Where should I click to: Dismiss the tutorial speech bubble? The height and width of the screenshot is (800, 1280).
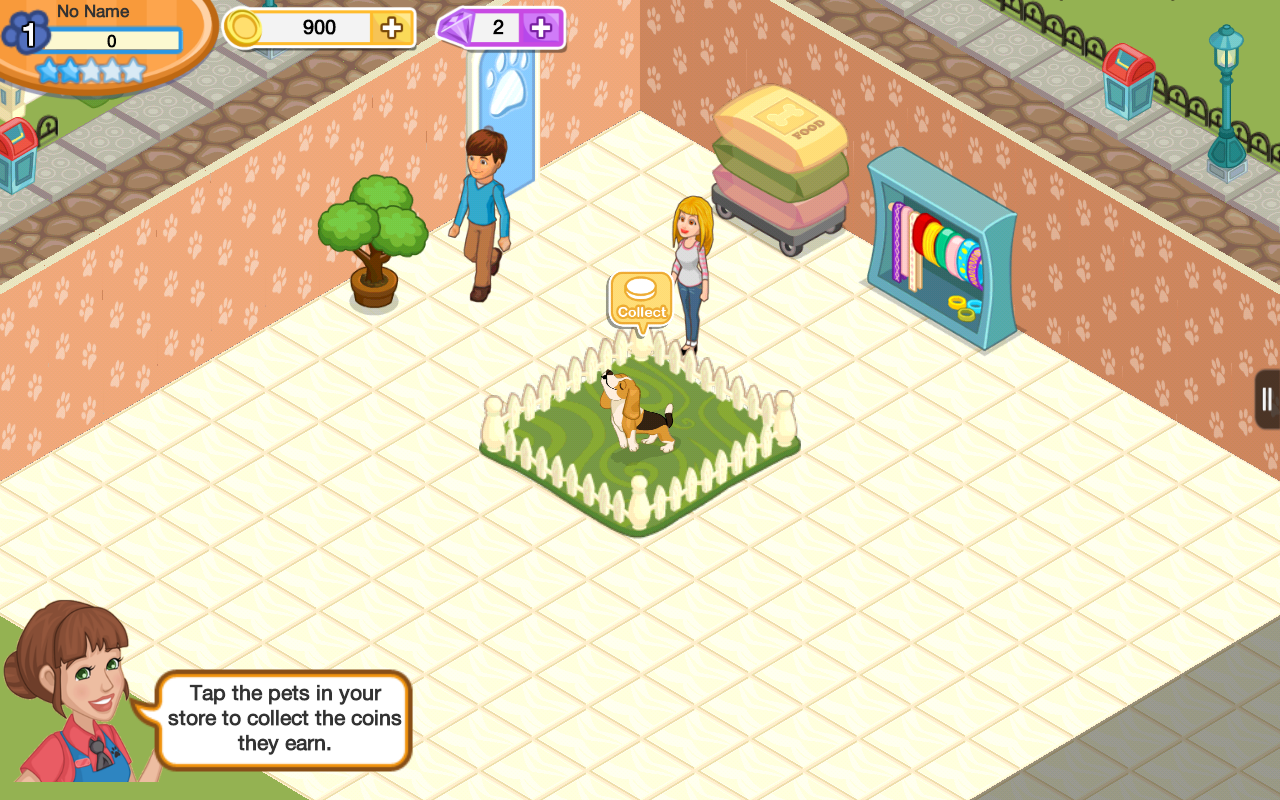(283, 719)
